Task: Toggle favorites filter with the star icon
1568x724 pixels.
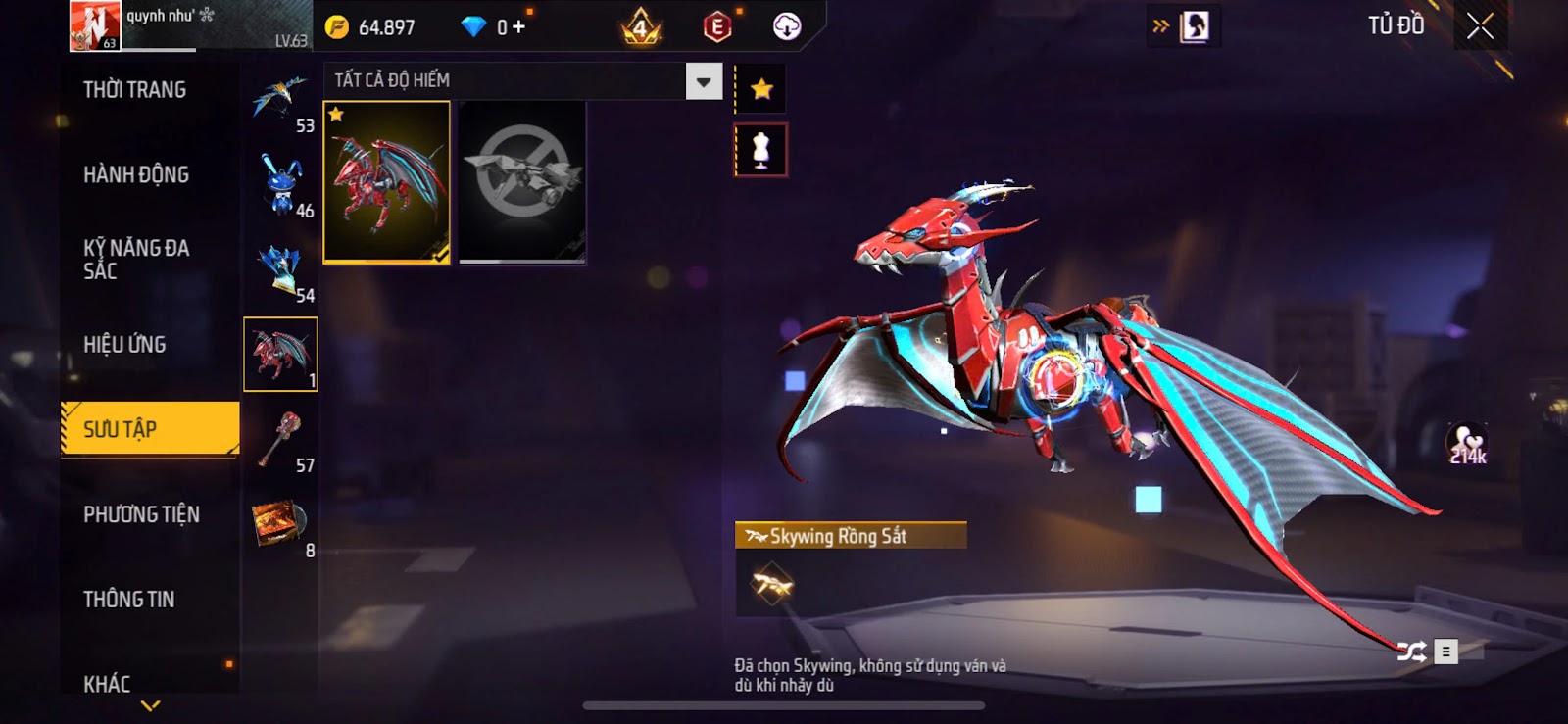Action: tap(760, 87)
